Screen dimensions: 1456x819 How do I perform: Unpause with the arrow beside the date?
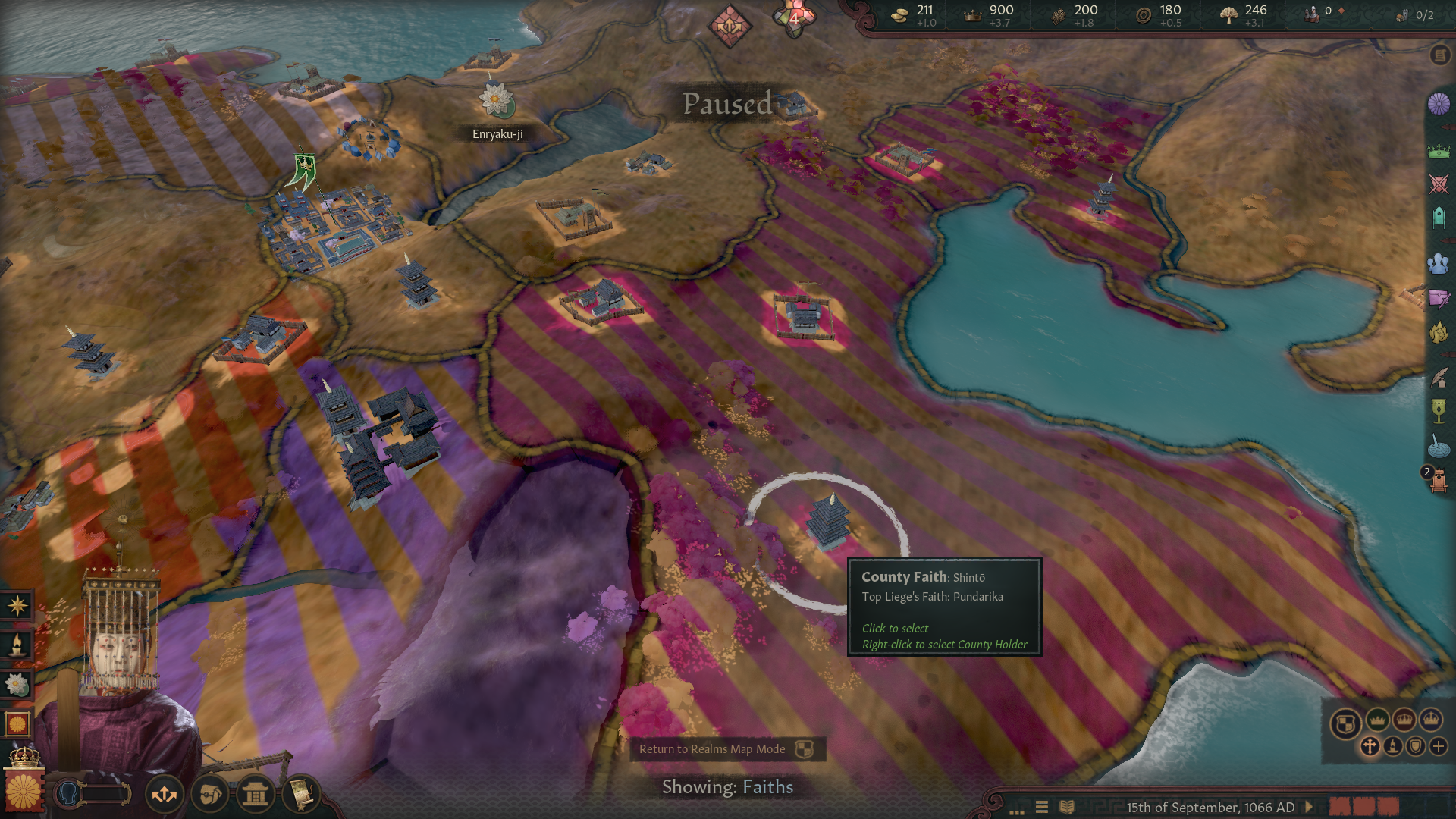click(1309, 807)
